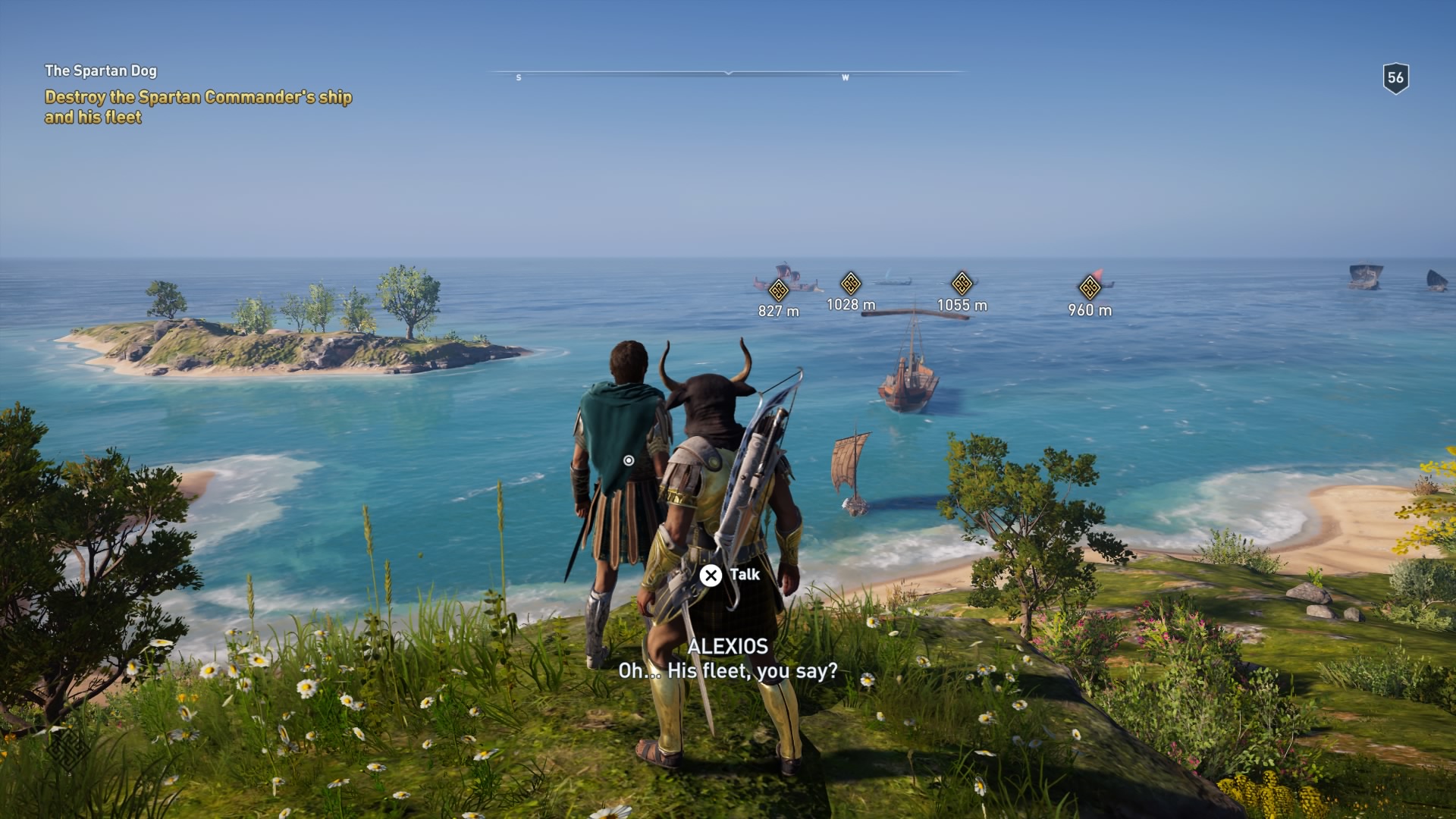Select the 1028 m ship marker icon

coord(852,282)
